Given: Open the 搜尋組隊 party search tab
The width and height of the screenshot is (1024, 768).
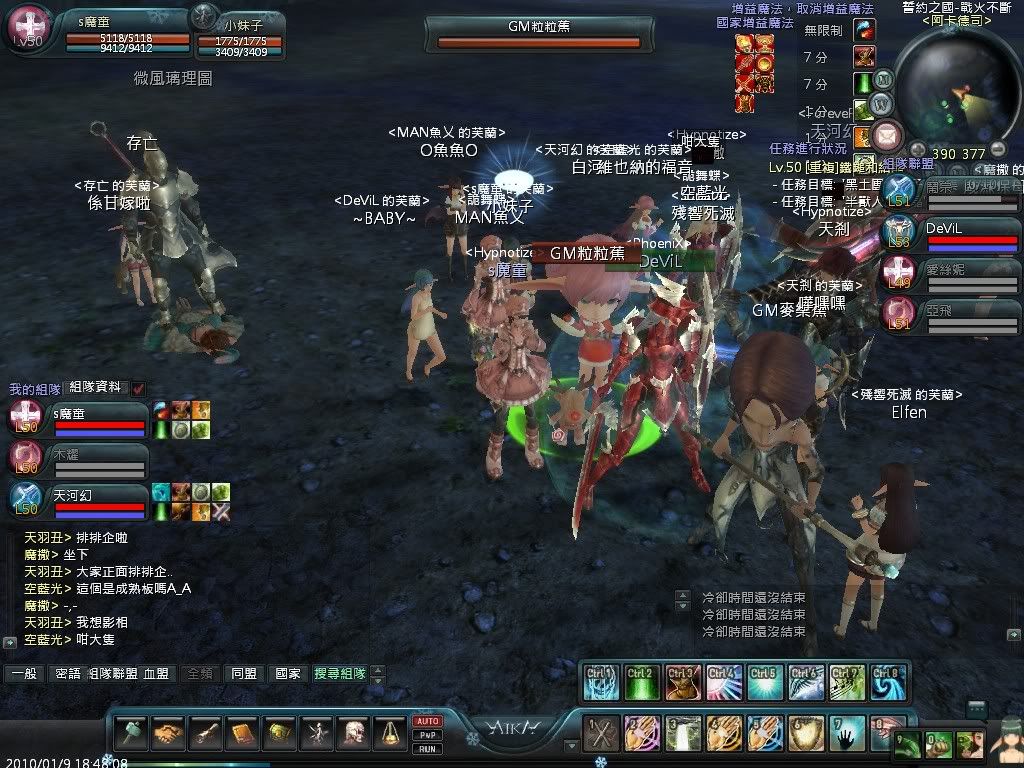Looking at the screenshot, I should [x=339, y=674].
